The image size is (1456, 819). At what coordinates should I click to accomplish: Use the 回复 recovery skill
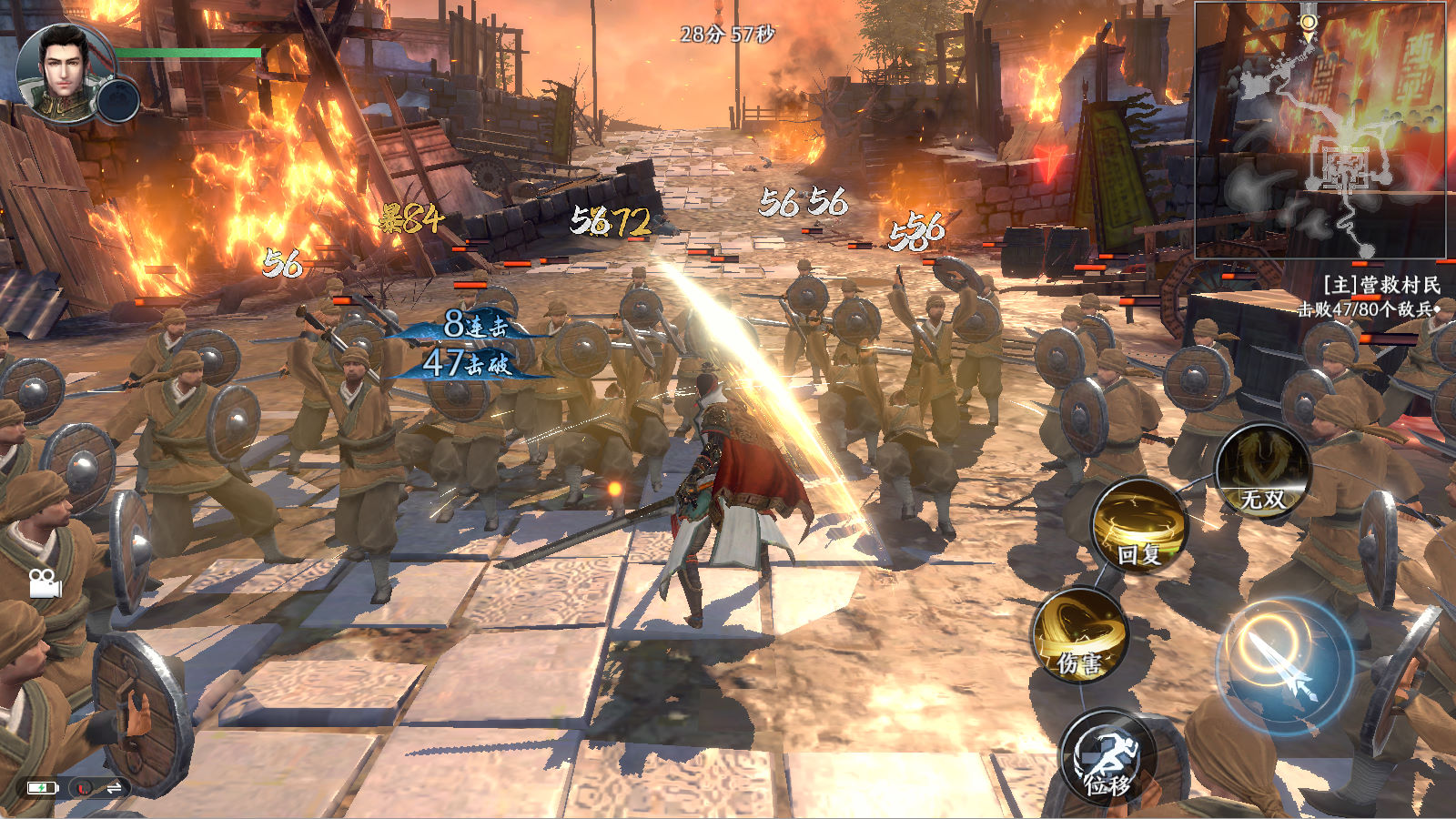1139,525
